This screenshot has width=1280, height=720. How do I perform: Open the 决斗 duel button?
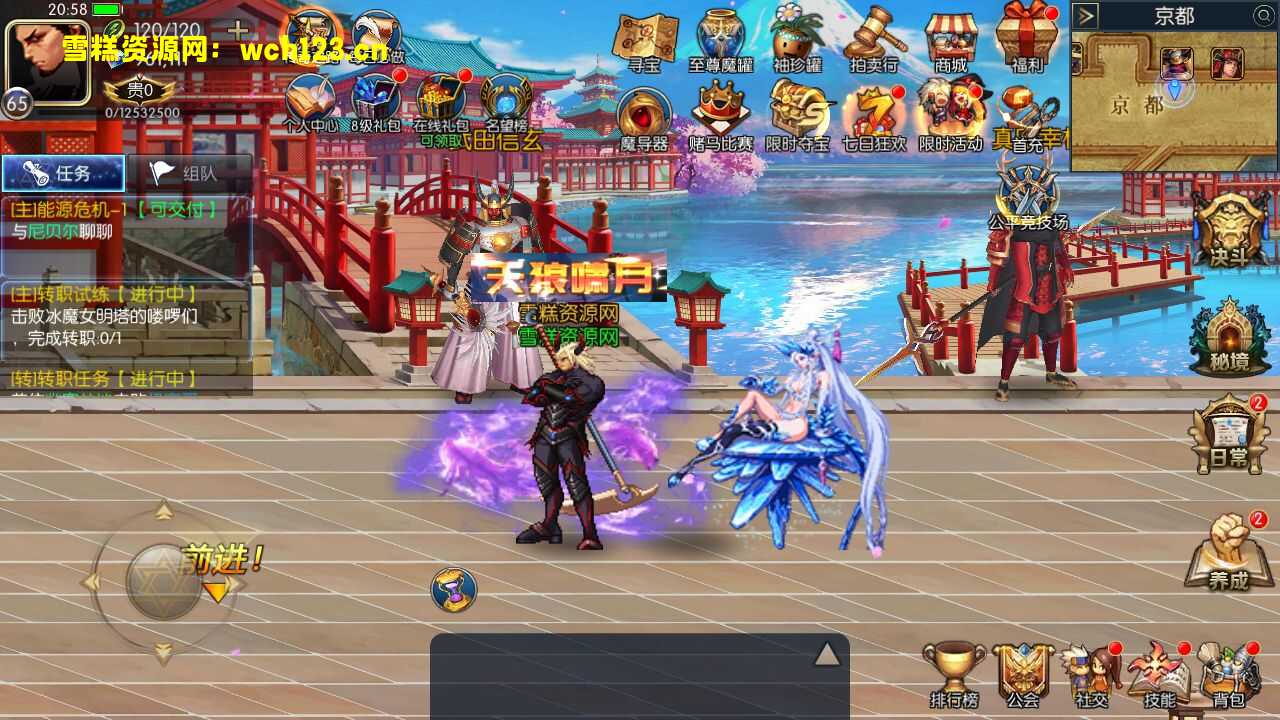tap(1228, 228)
